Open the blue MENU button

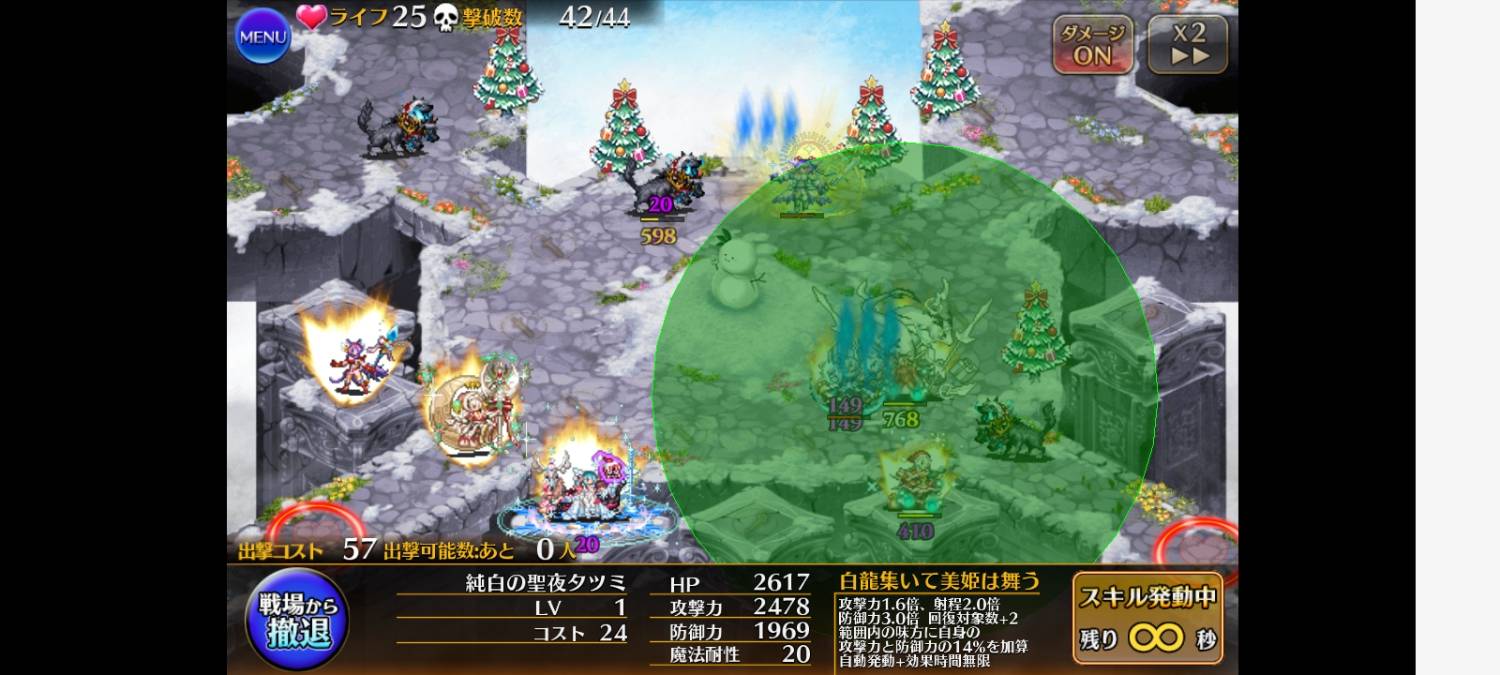tap(263, 37)
